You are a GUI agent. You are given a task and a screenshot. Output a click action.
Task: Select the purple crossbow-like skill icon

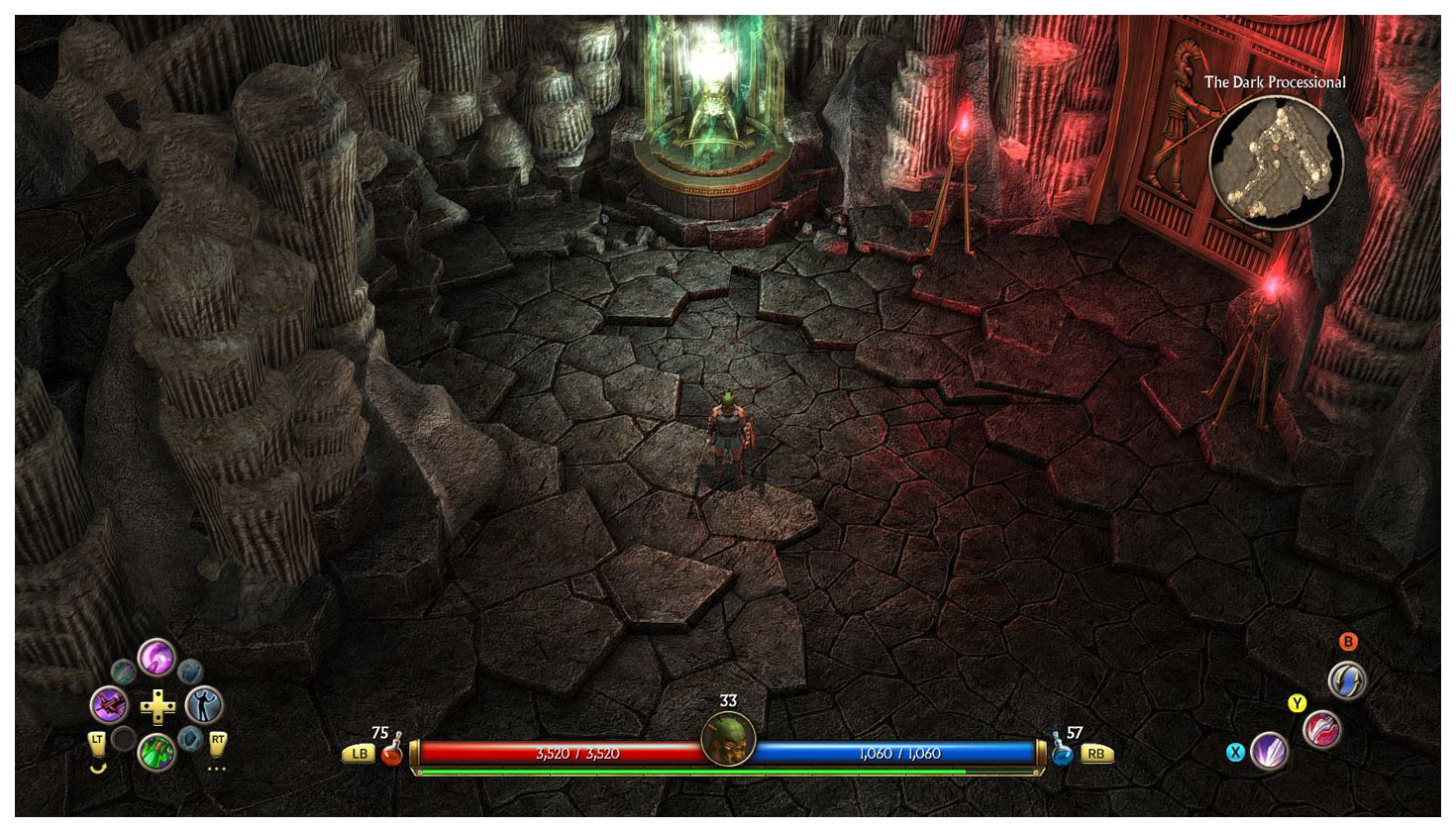[x=109, y=705]
